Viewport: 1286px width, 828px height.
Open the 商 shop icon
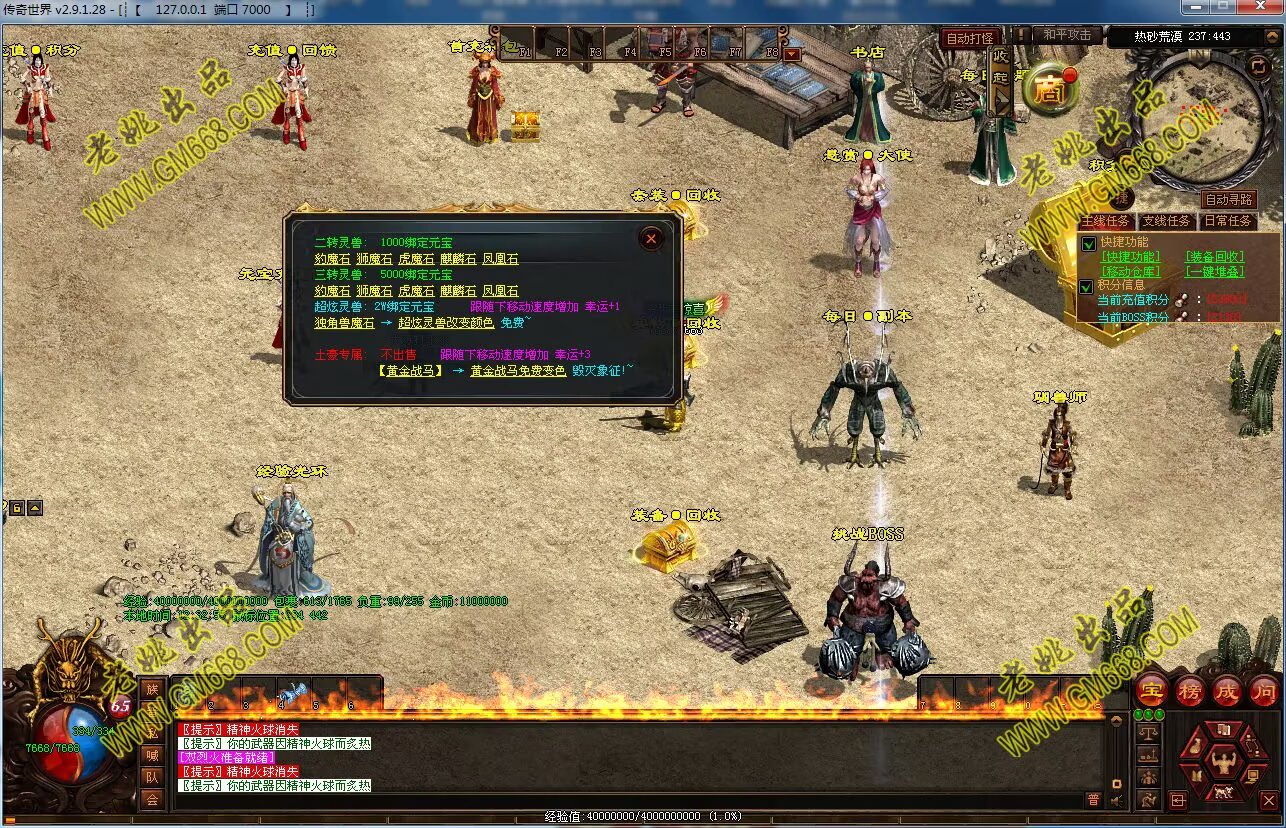coord(1049,92)
